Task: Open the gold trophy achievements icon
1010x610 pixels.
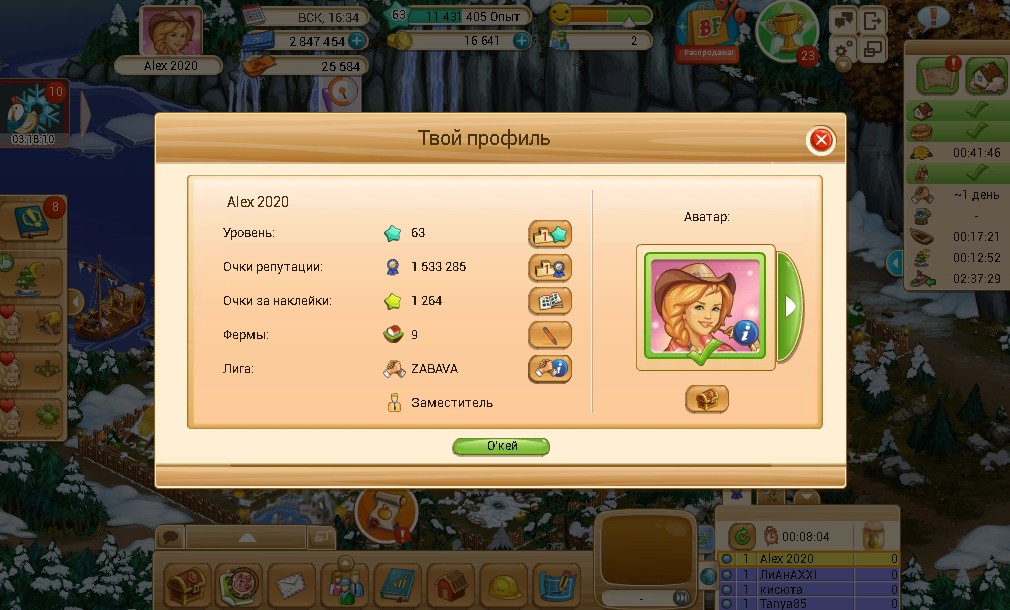Action: pyautogui.click(x=788, y=30)
